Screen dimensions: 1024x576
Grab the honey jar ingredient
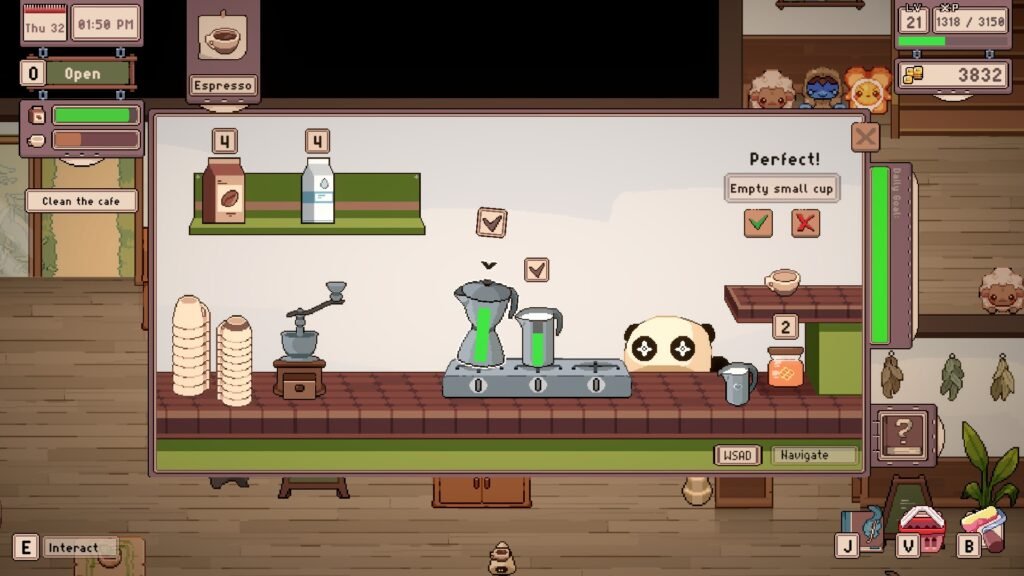[x=785, y=367]
